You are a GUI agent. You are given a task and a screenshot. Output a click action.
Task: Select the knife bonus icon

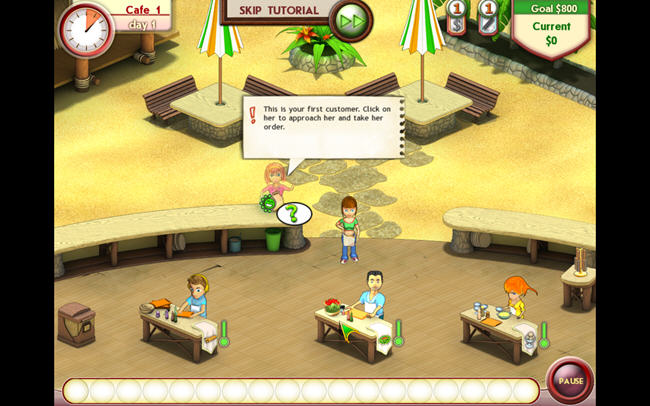(x=488, y=18)
